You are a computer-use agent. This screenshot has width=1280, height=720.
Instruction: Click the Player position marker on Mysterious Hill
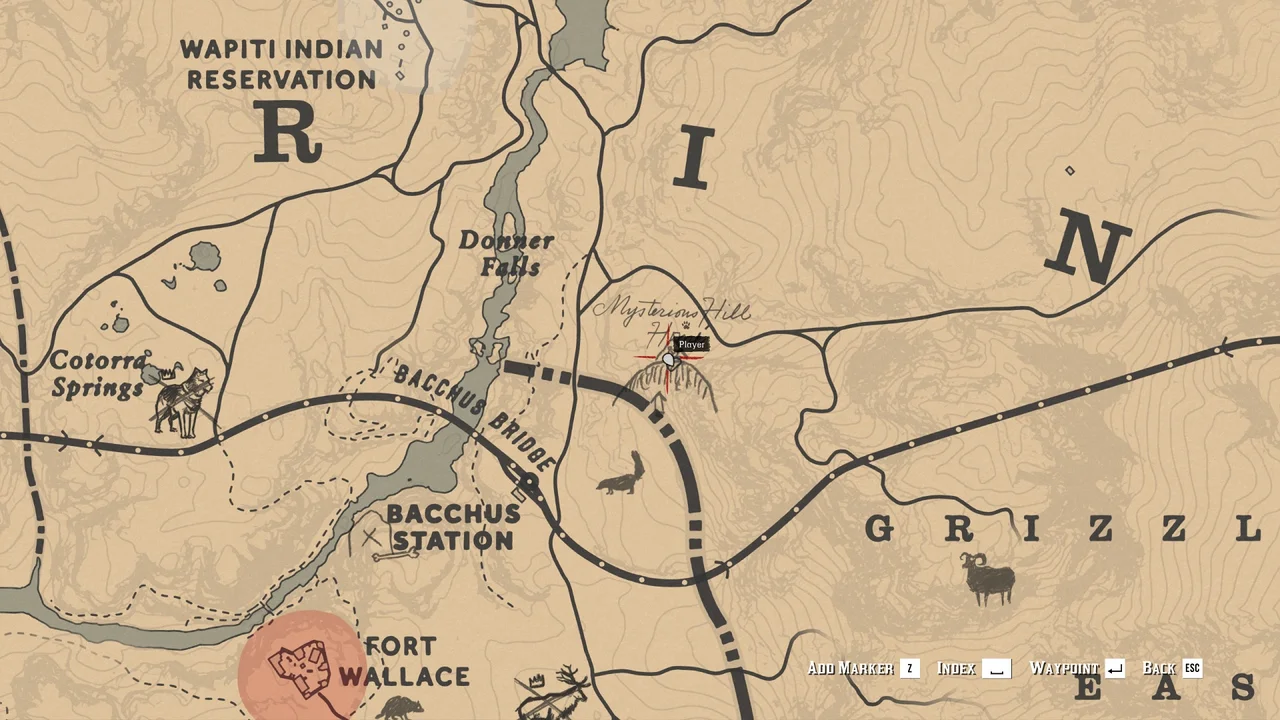tap(668, 358)
